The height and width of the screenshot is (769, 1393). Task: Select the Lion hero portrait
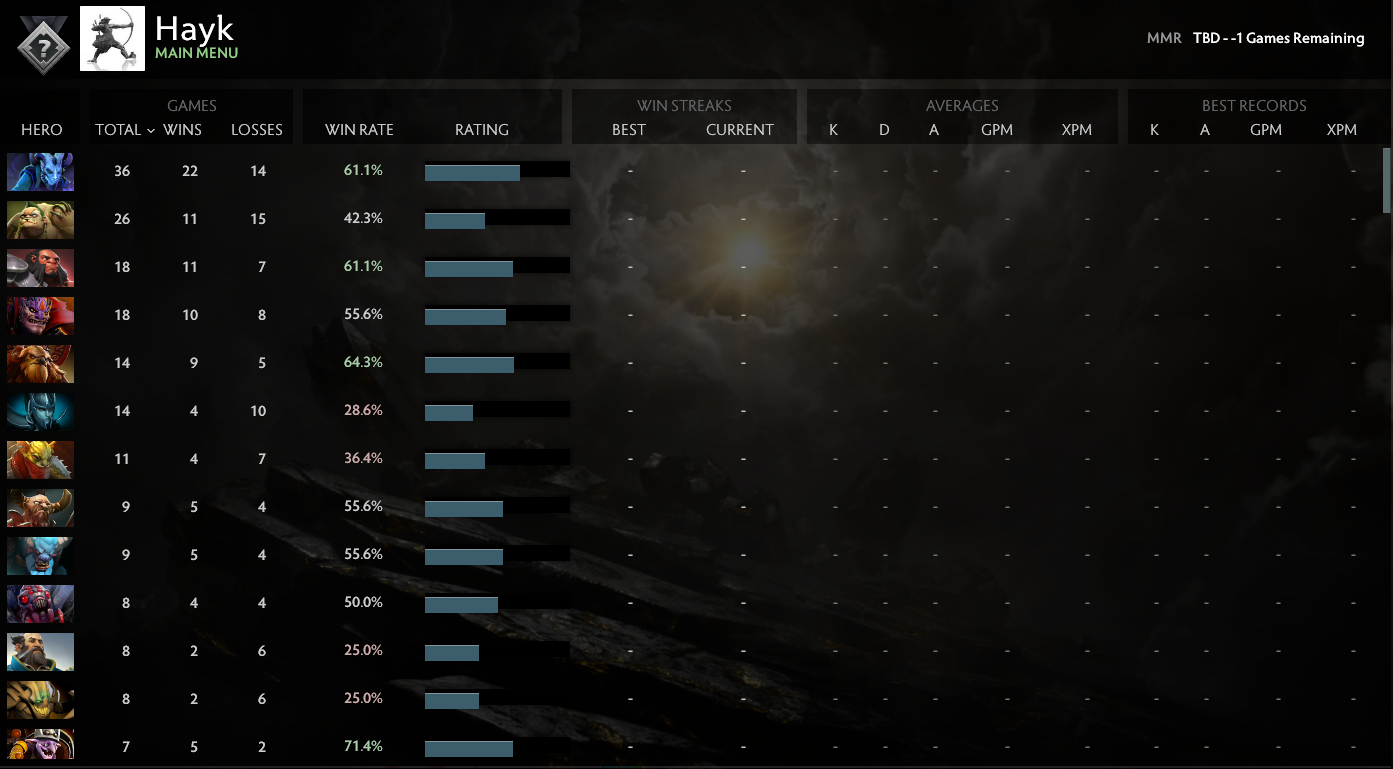click(x=40, y=315)
